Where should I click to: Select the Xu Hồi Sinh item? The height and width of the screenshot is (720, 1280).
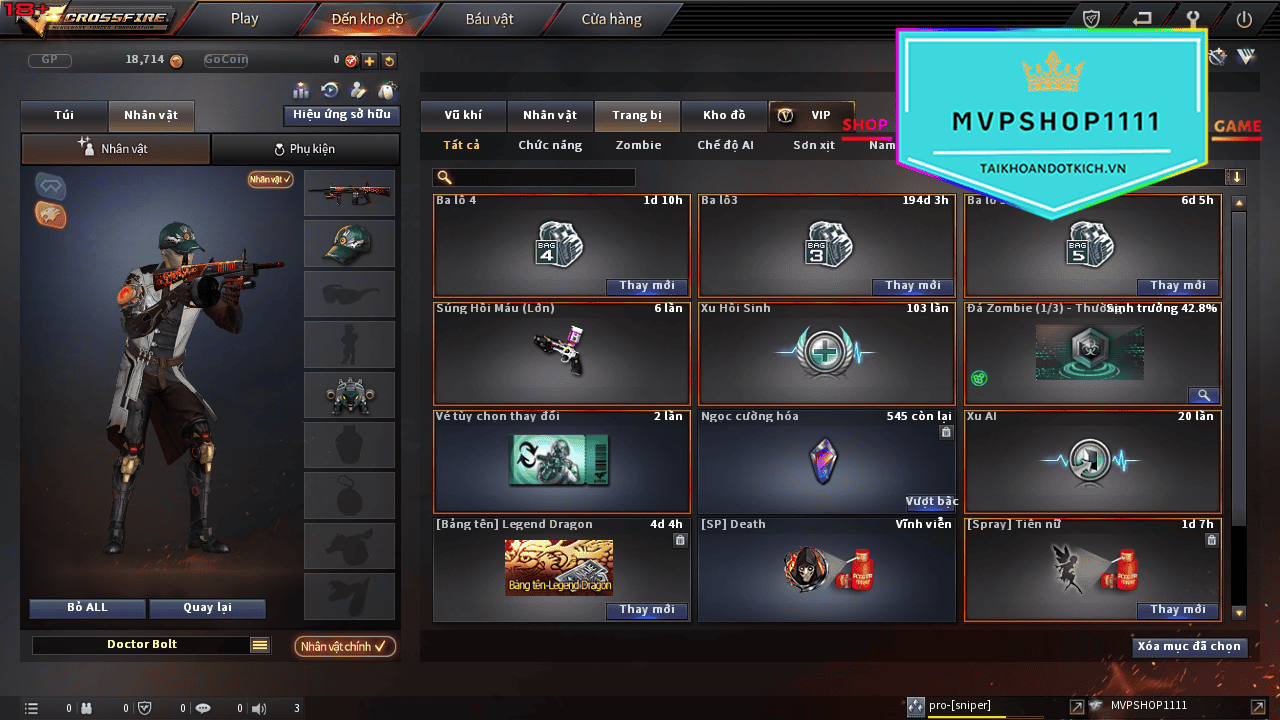825,353
